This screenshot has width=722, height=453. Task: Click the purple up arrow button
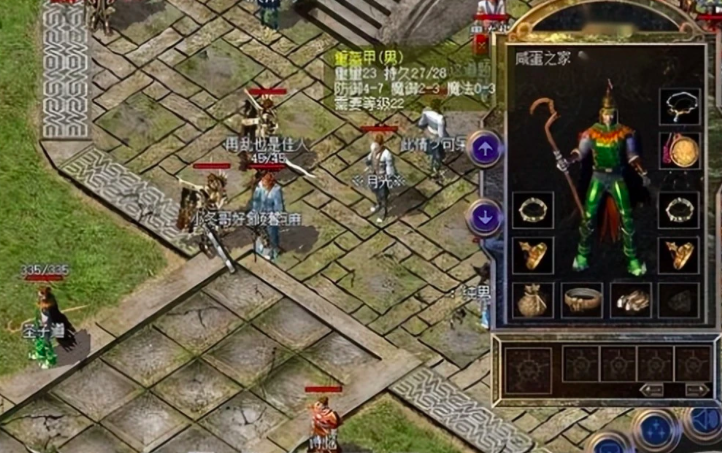485,150
